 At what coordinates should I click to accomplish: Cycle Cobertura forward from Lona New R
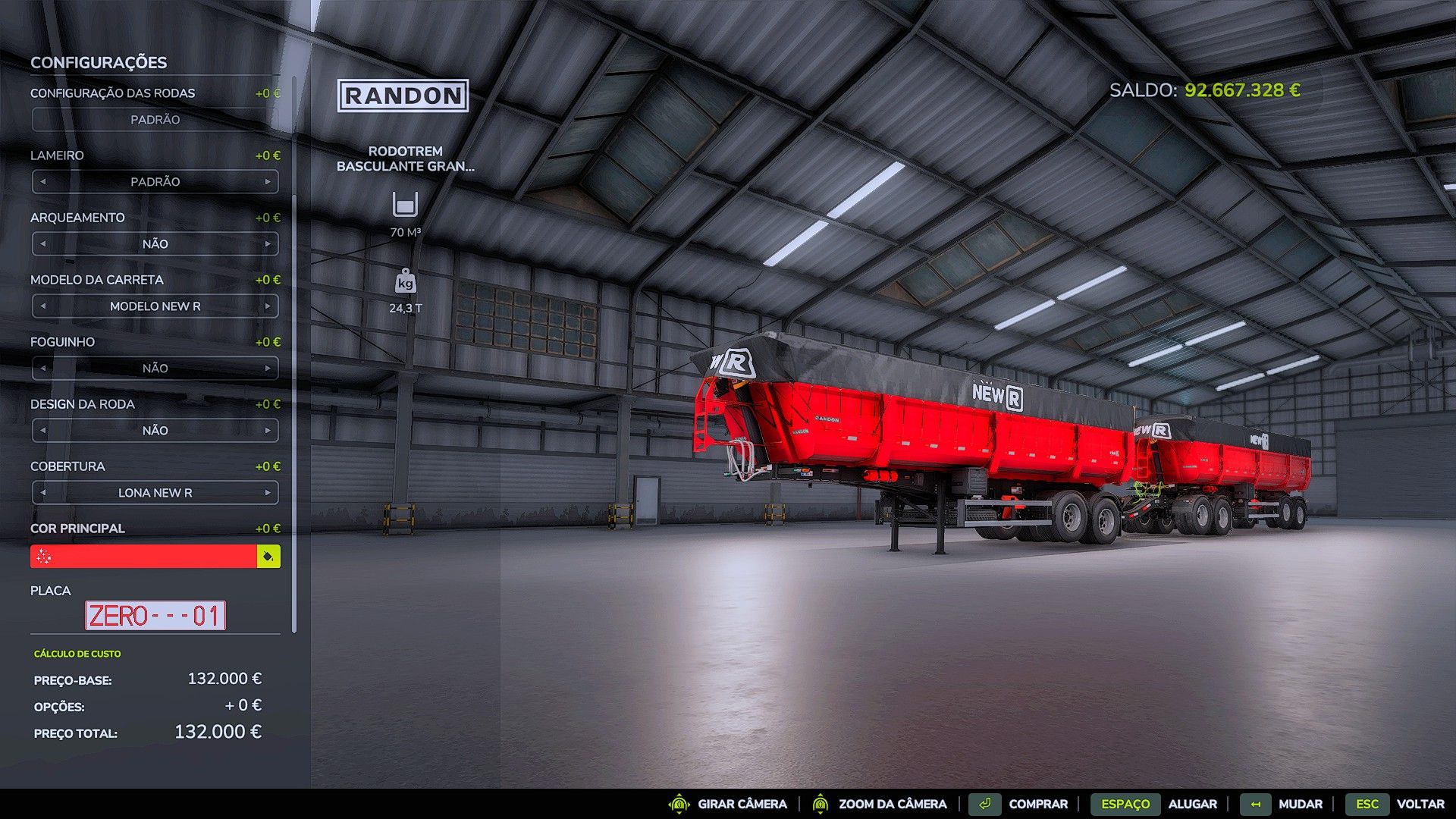tap(268, 493)
